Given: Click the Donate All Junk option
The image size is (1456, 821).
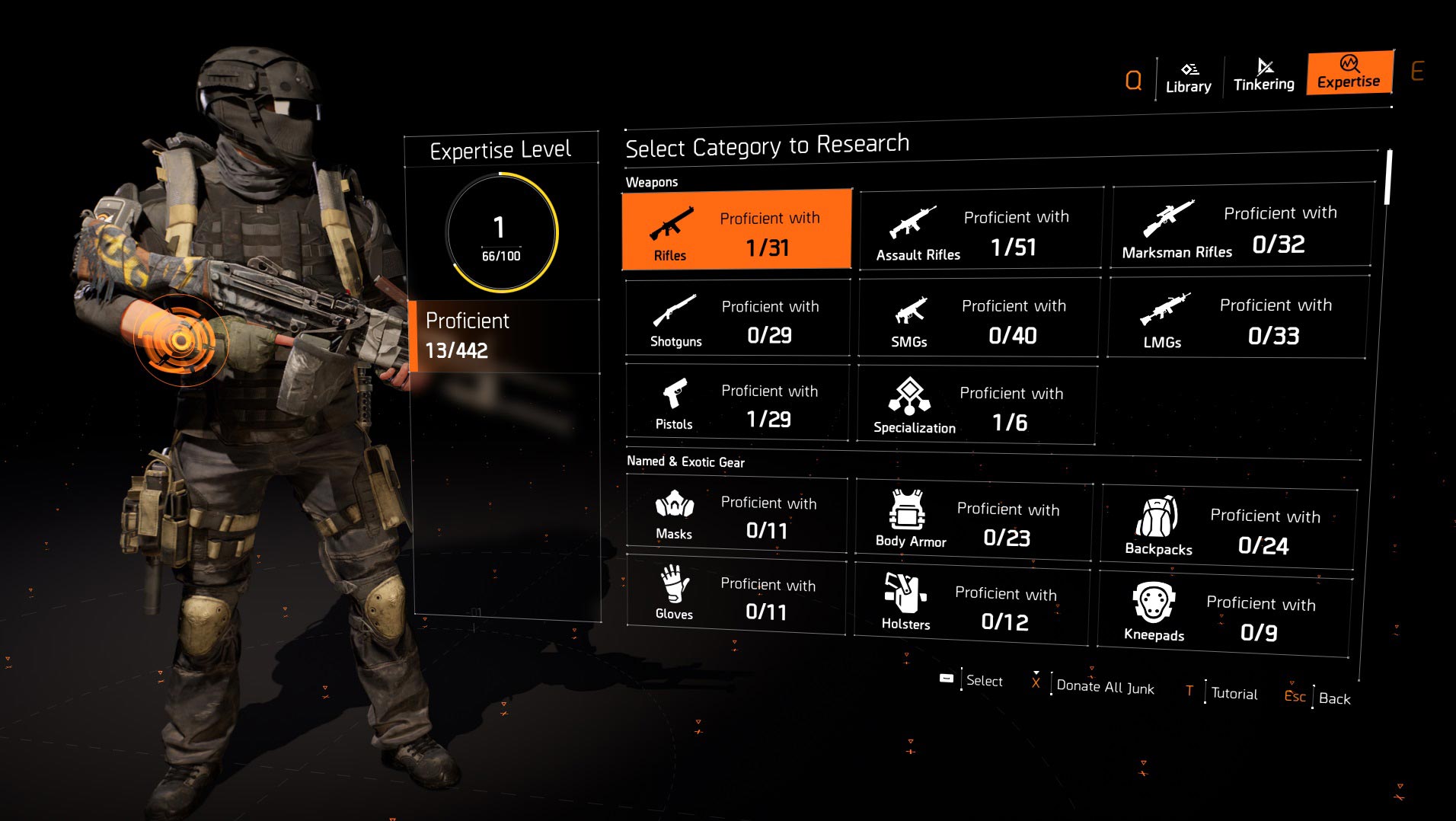Looking at the screenshot, I should pyautogui.click(x=1104, y=687).
